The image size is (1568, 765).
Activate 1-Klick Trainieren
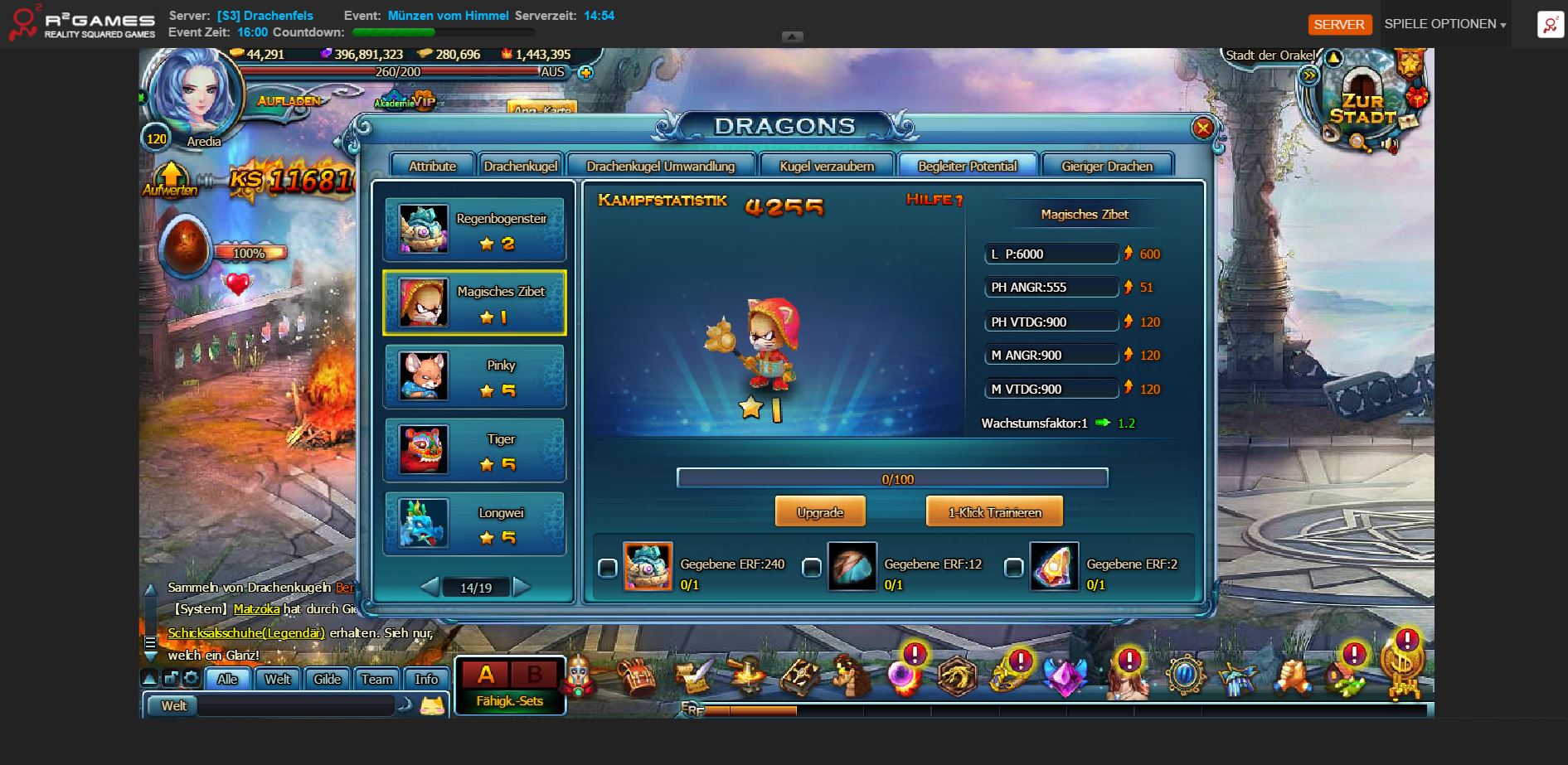(994, 512)
